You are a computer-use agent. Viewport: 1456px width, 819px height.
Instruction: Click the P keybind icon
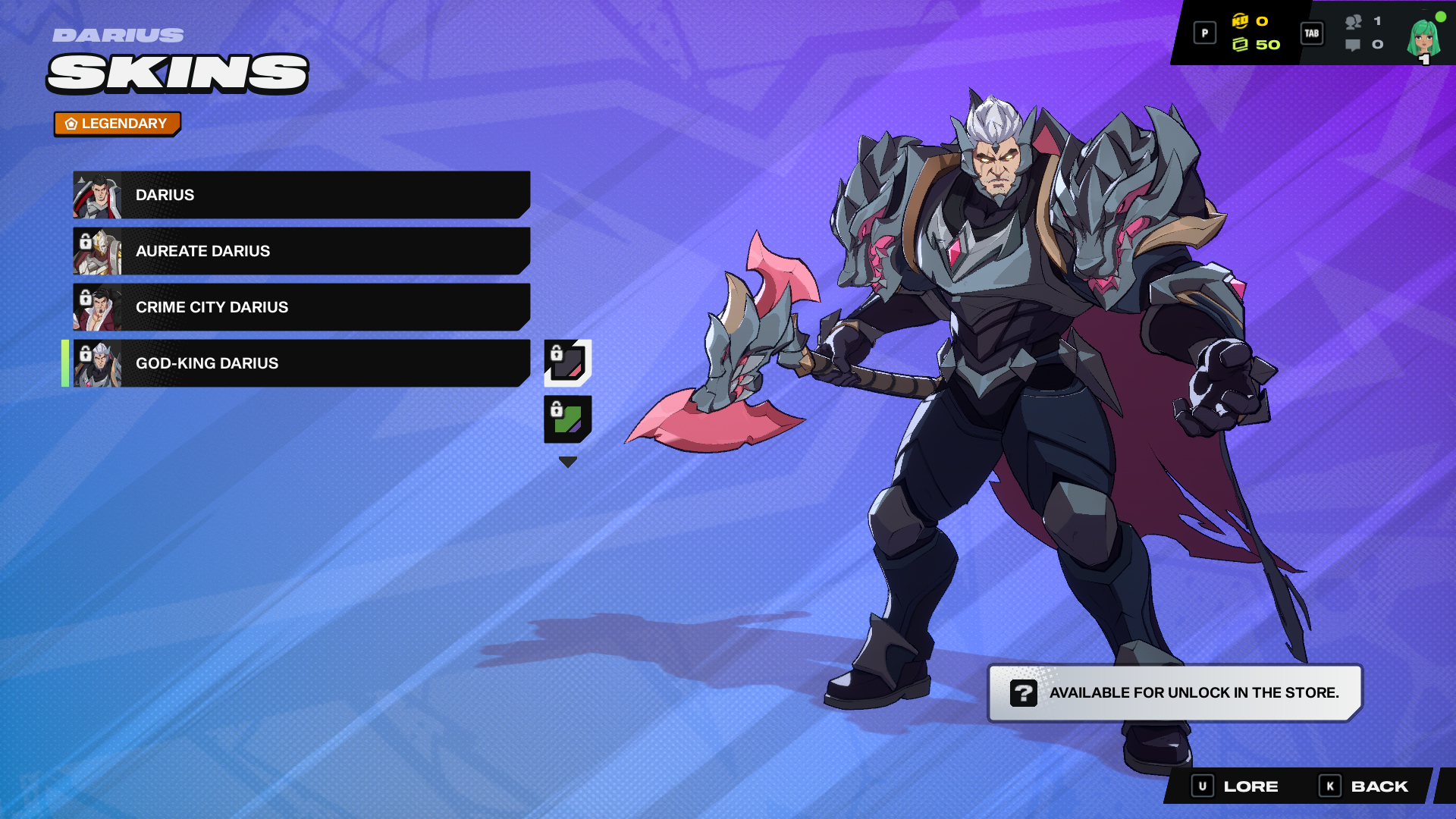click(x=1204, y=33)
